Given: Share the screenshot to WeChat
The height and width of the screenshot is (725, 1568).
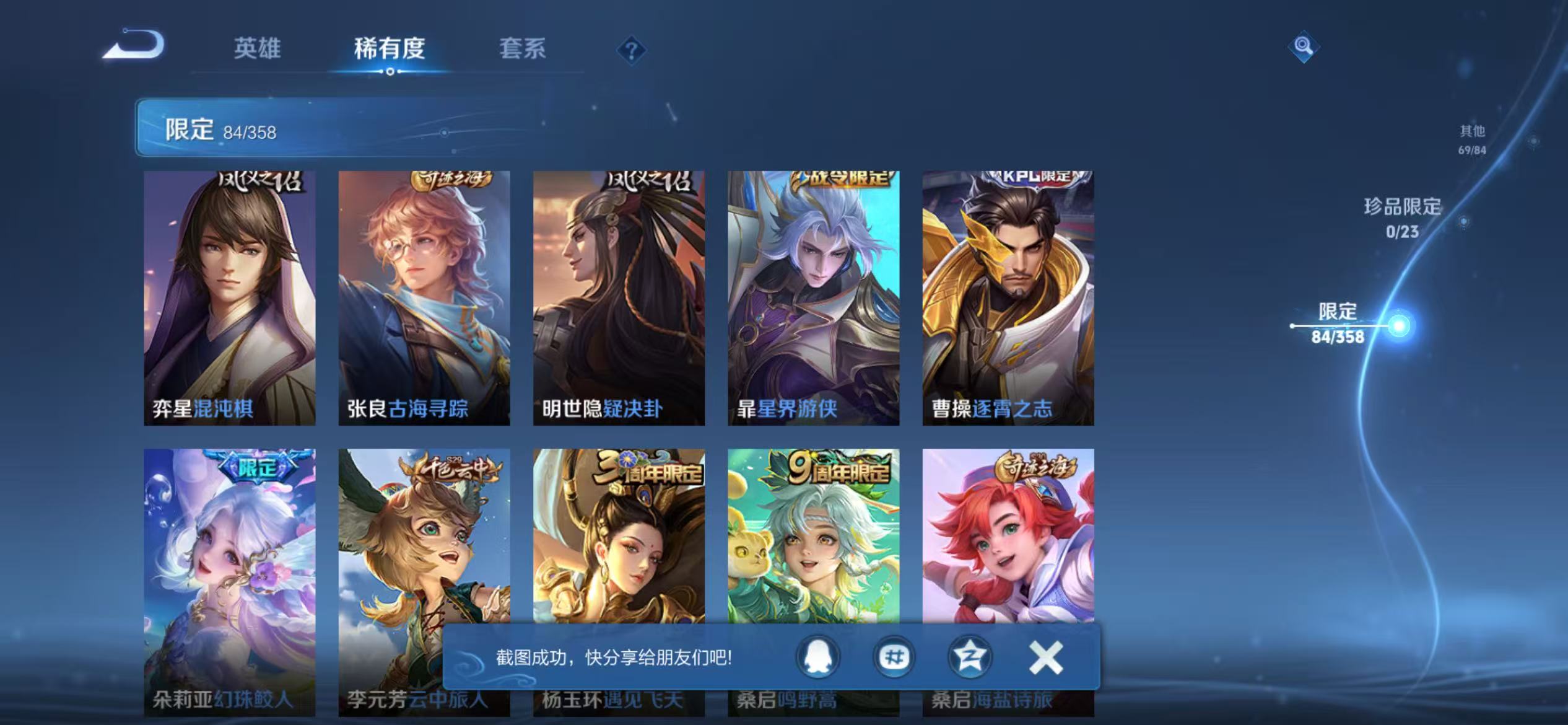Looking at the screenshot, I should [x=894, y=658].
